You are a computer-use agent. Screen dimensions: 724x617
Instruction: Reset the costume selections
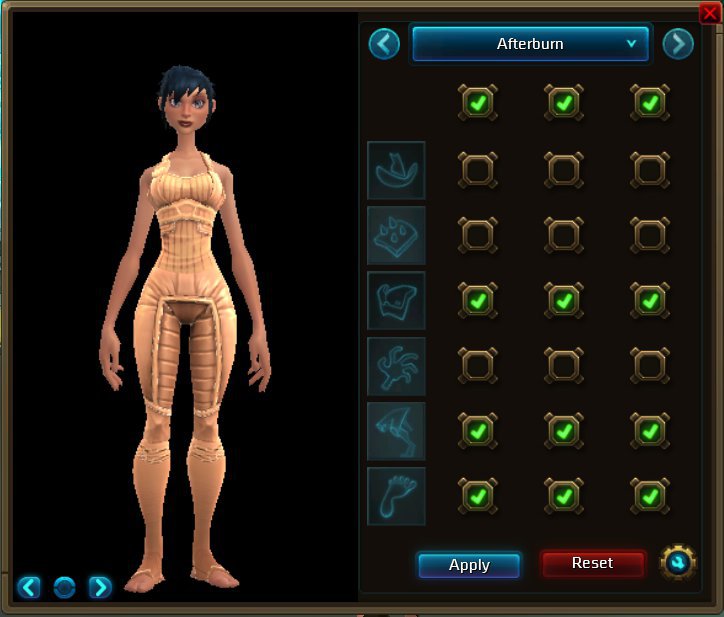(x=592, y=563)
